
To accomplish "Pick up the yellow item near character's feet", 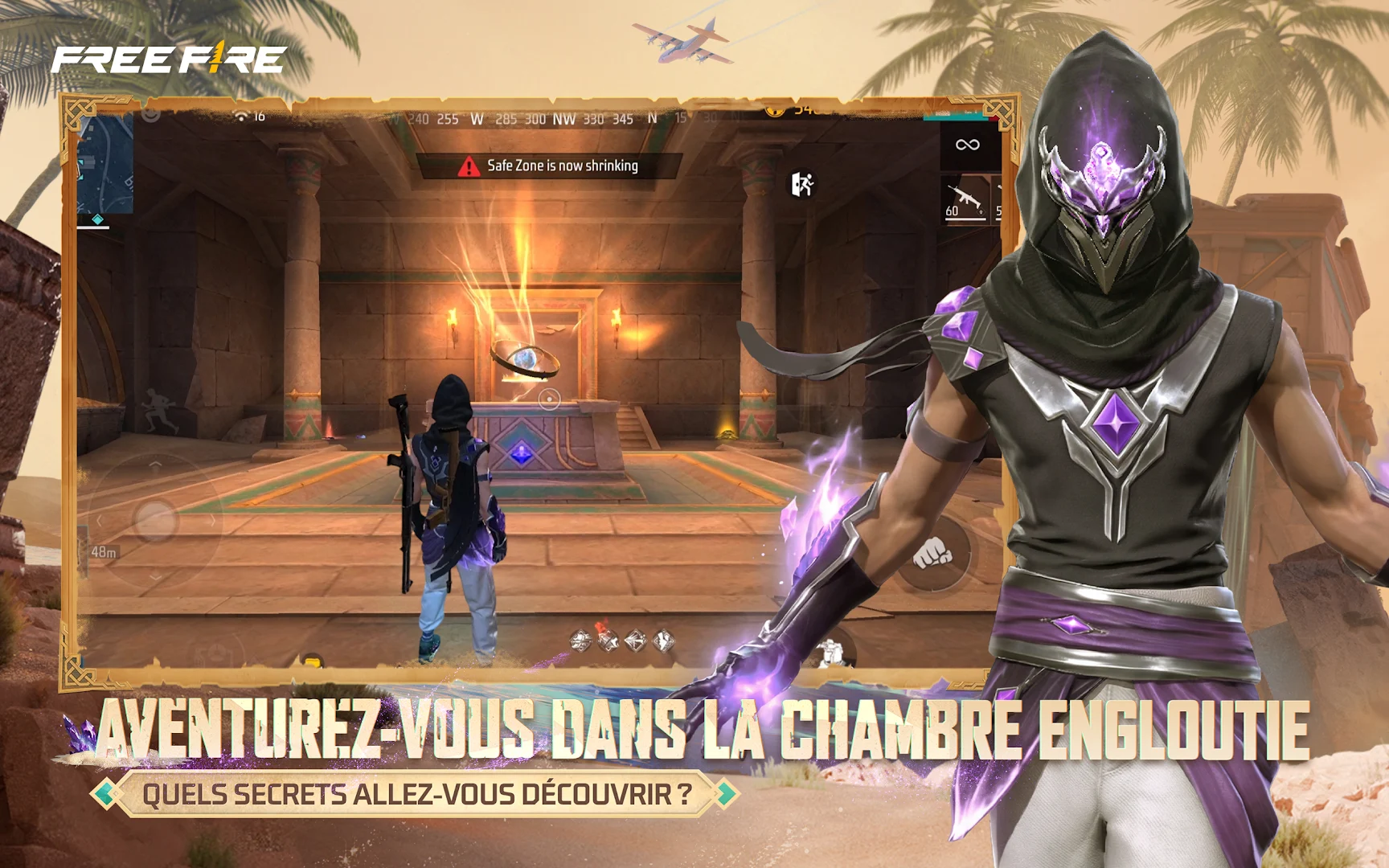I will coord(313,661).
